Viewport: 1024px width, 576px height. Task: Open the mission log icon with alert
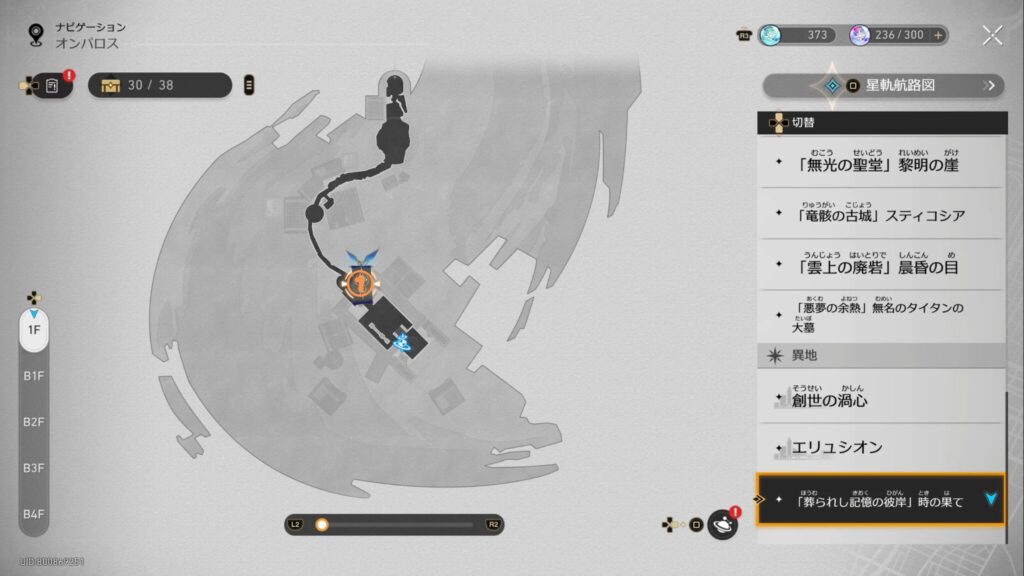52,86
